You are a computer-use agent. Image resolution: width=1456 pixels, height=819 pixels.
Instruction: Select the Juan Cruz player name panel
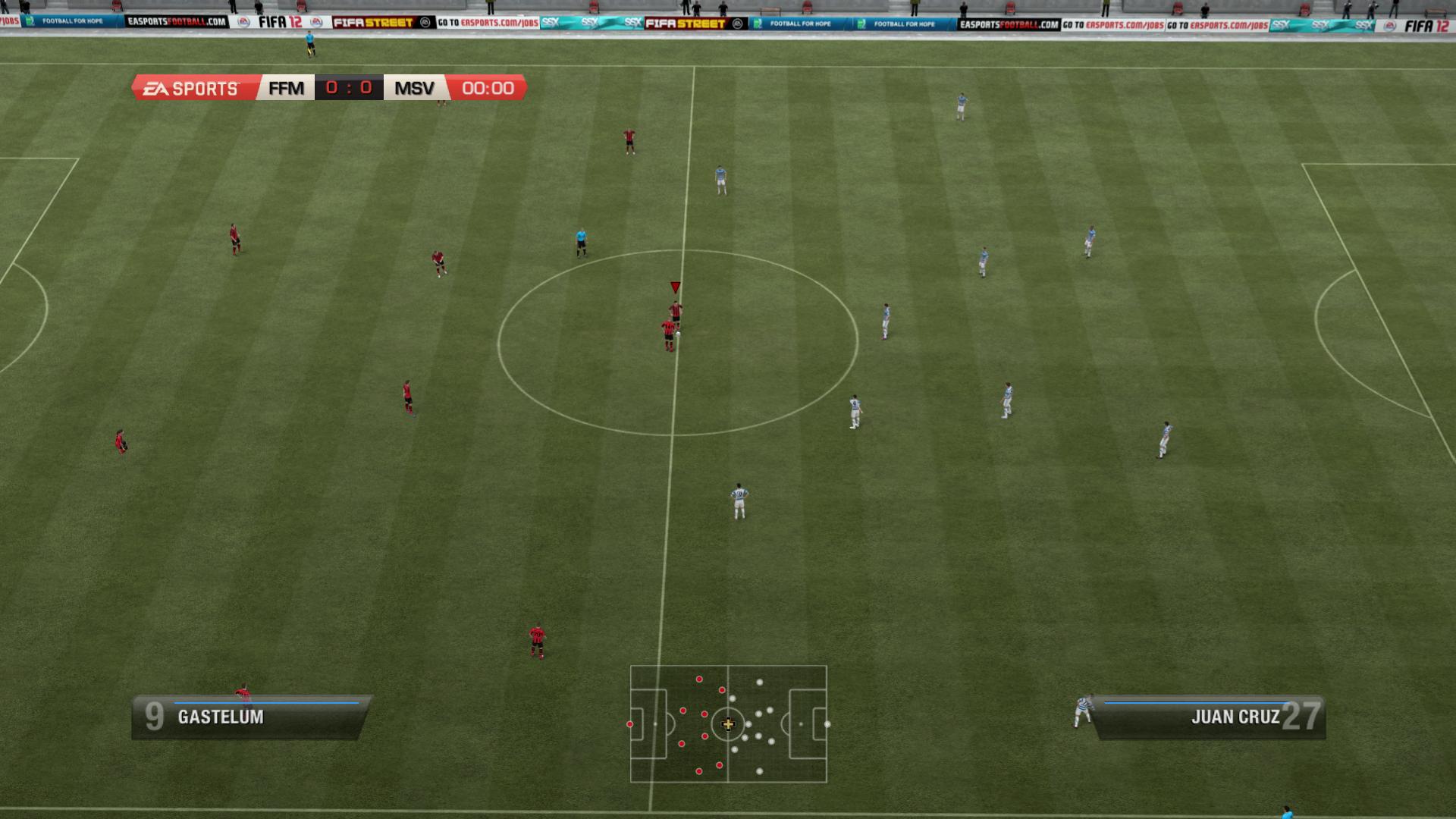point(1209,717)
